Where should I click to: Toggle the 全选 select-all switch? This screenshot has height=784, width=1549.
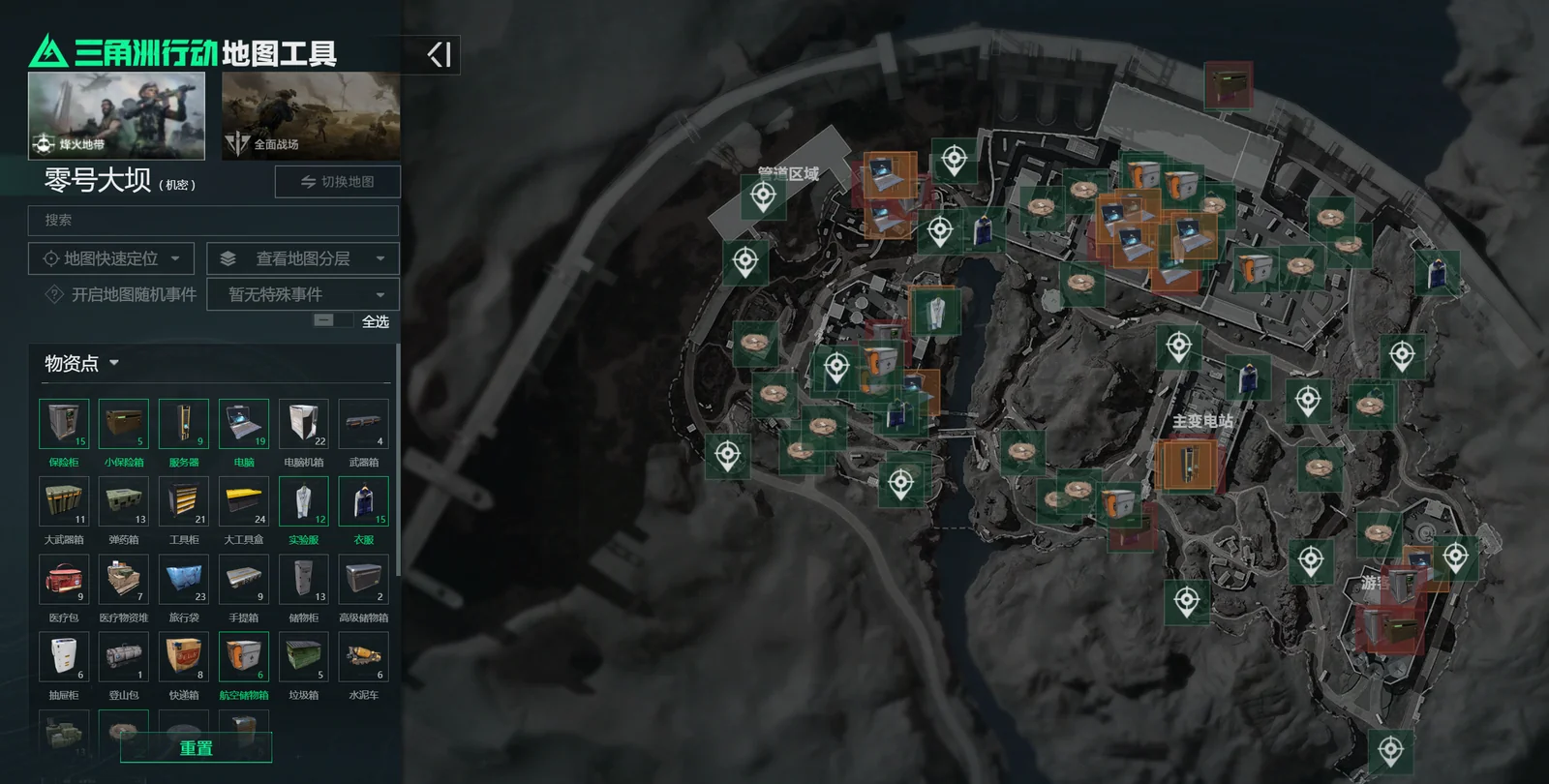pyautogui.click(x=332, y=320)
